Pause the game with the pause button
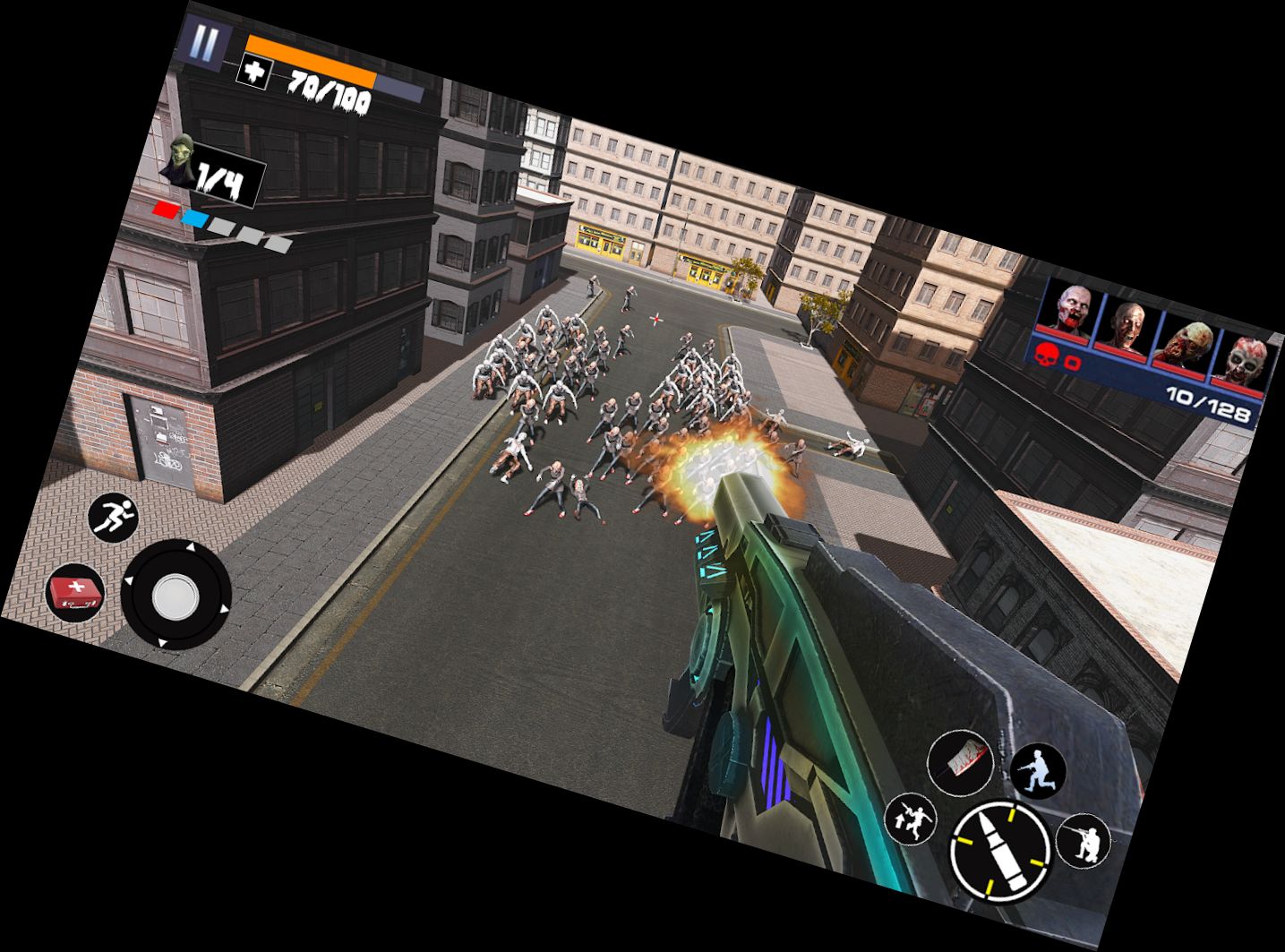 [206, 43]
